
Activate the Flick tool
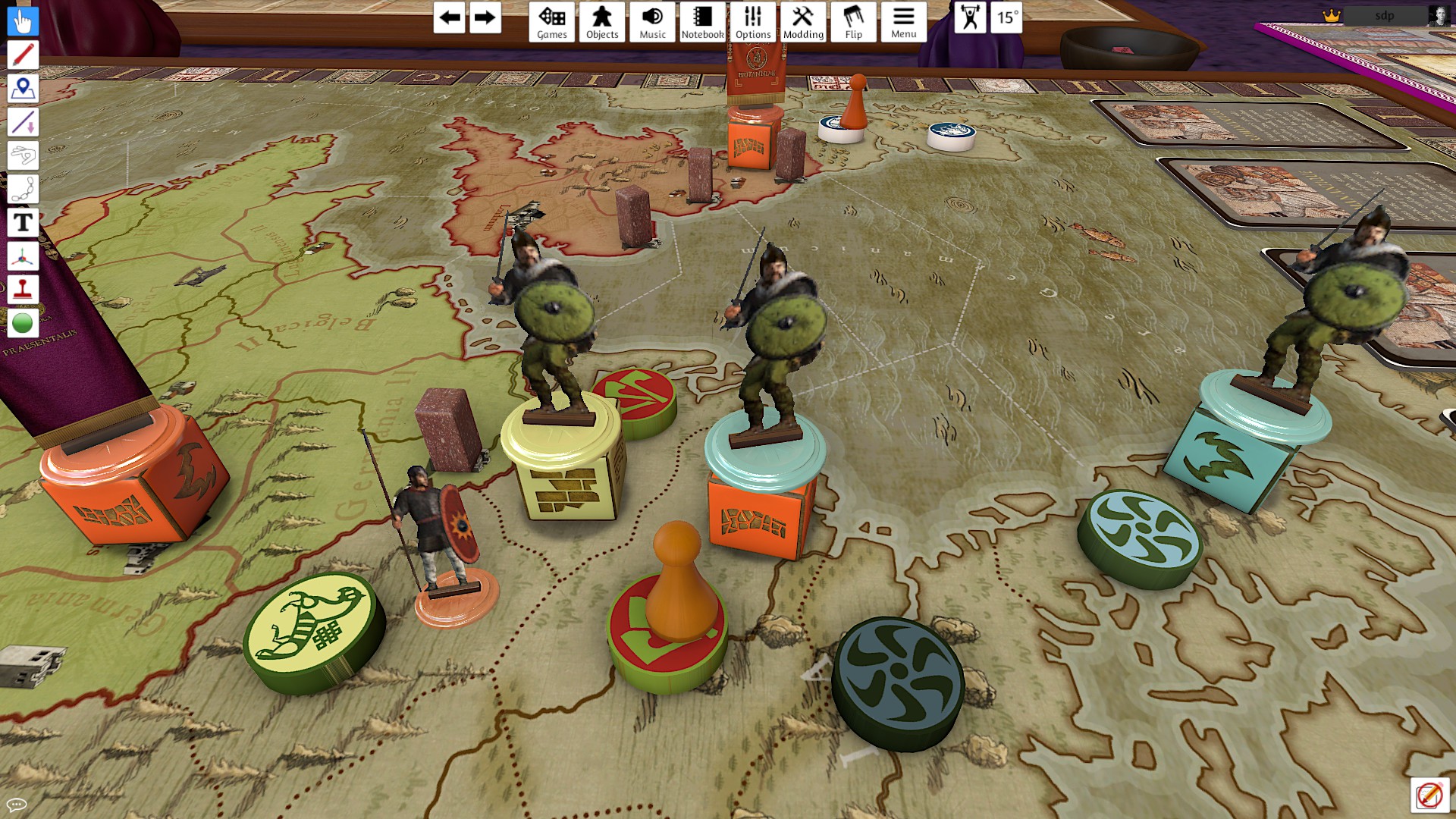(23, 156)
